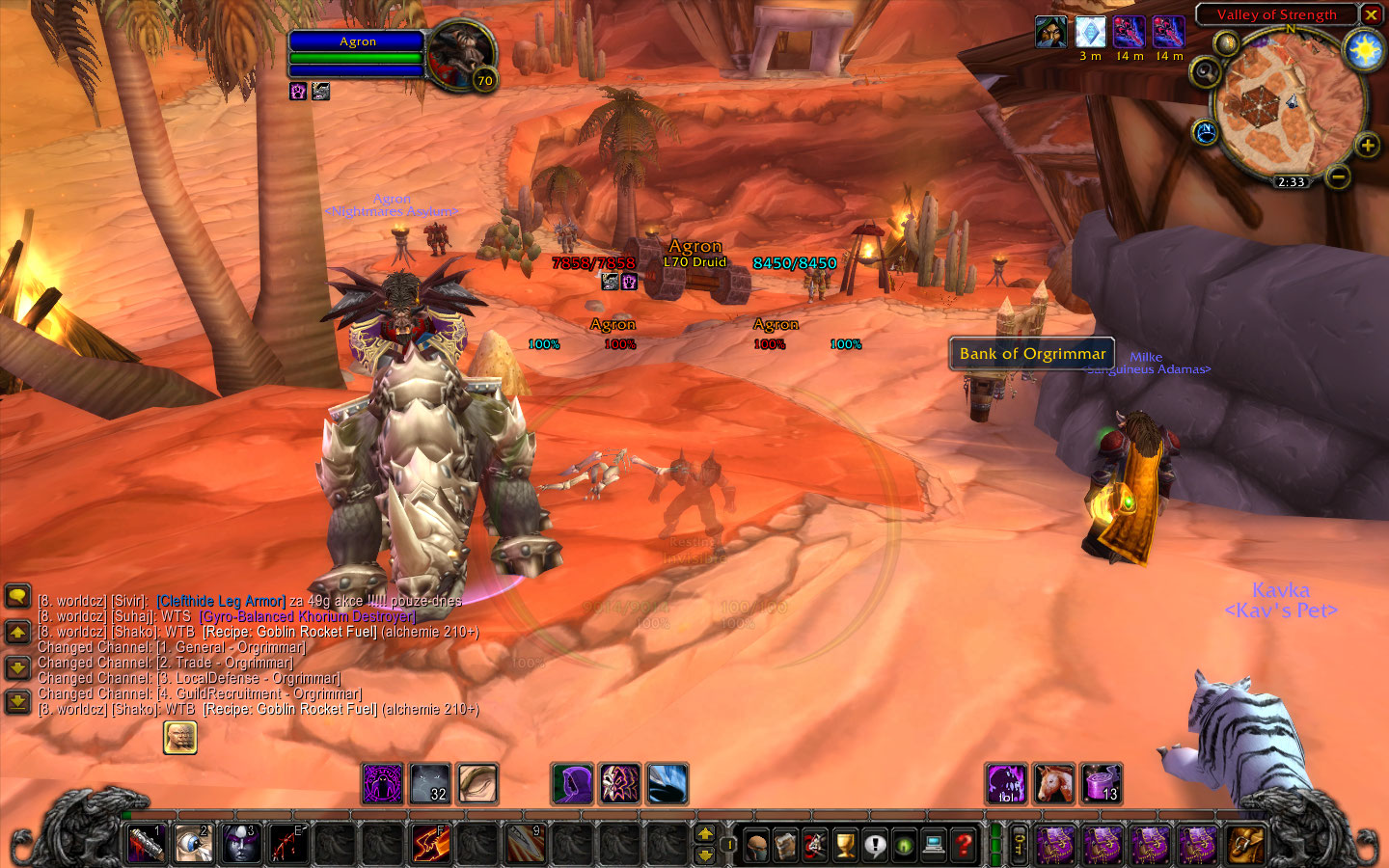Activate the eyeball ability in slot 2

[x=193, y=844]
